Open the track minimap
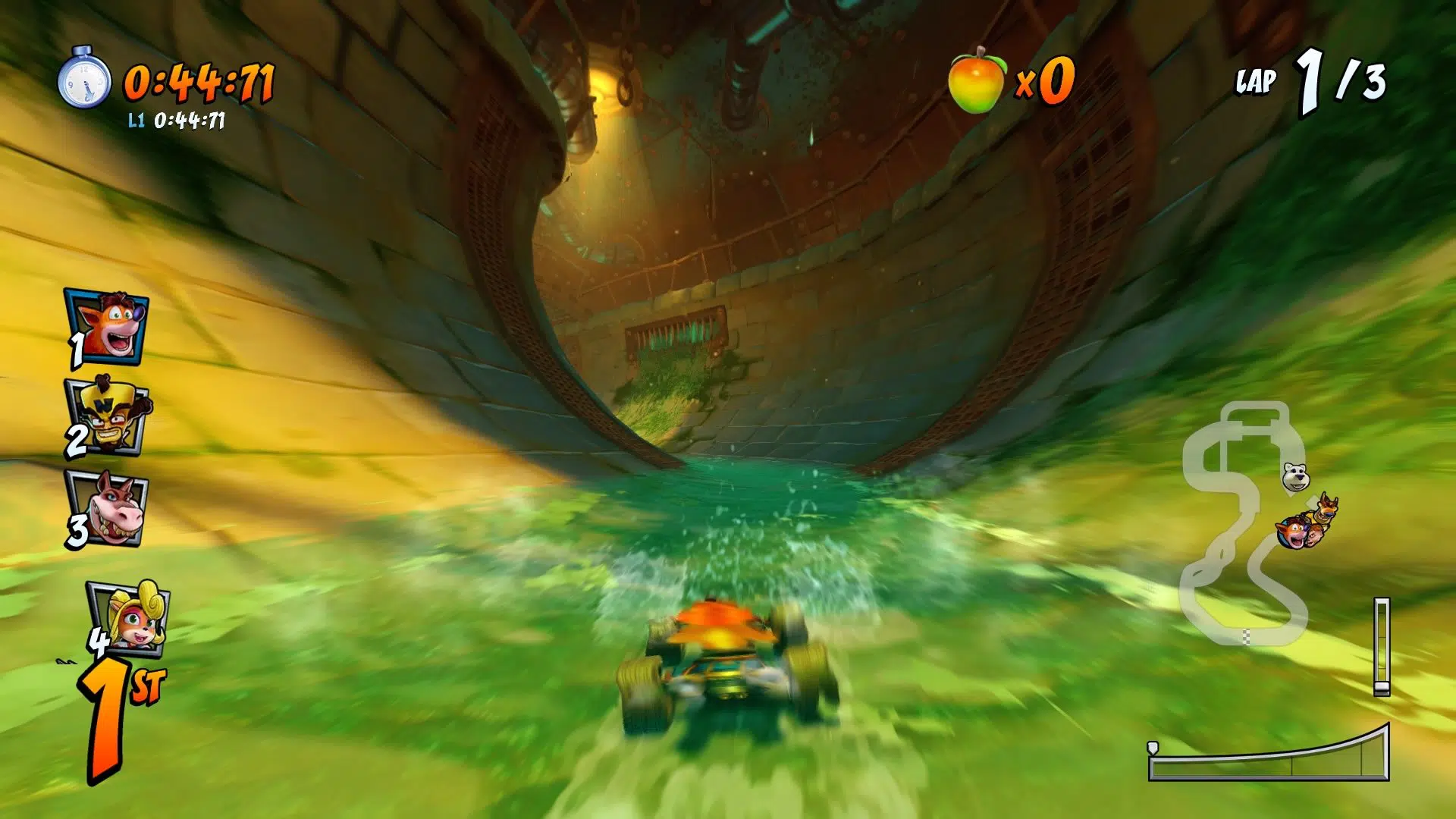This screenshot has height=819, width=1456. [x=1244, y=525]
